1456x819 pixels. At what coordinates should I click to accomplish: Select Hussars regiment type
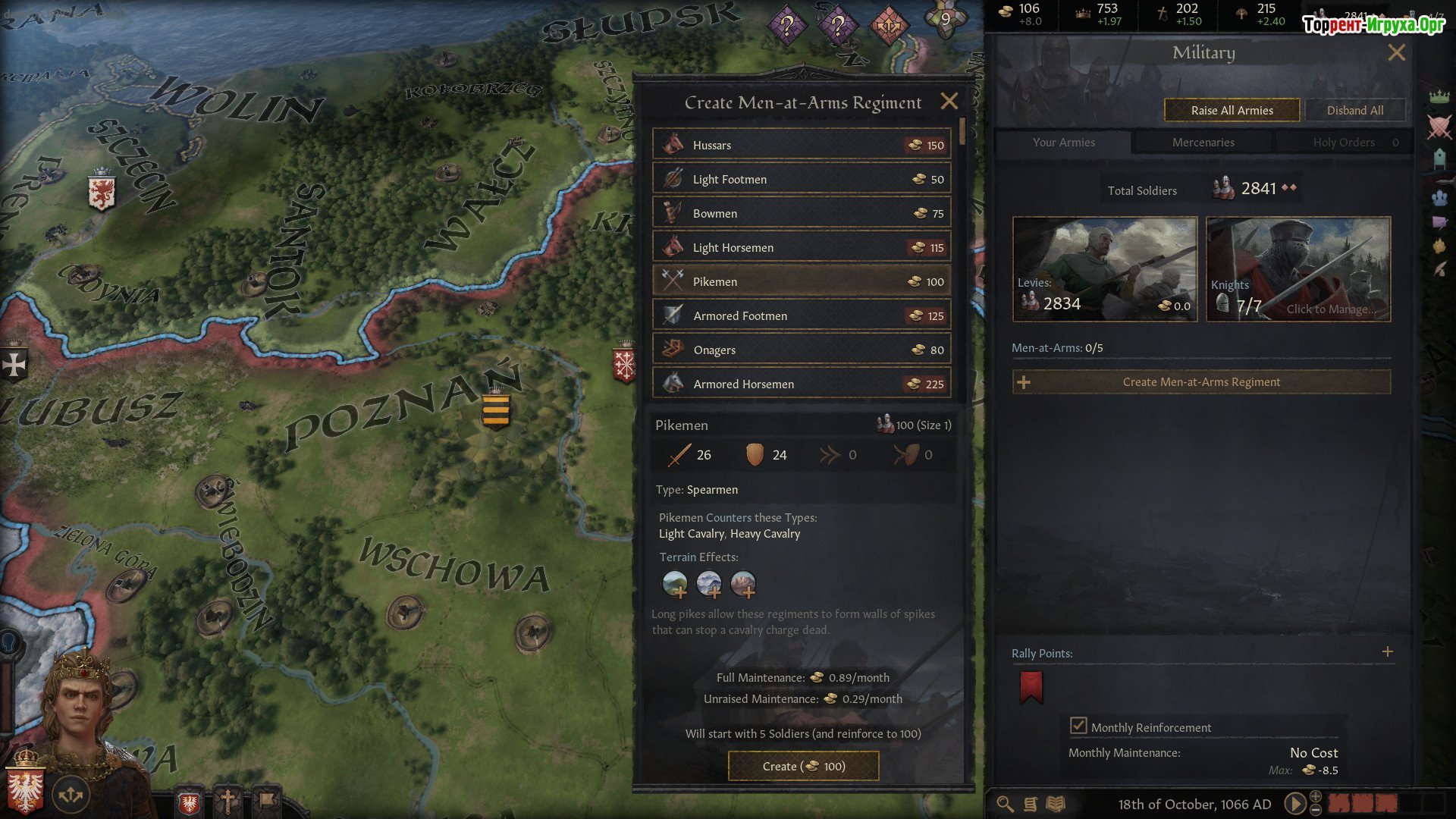802,145
